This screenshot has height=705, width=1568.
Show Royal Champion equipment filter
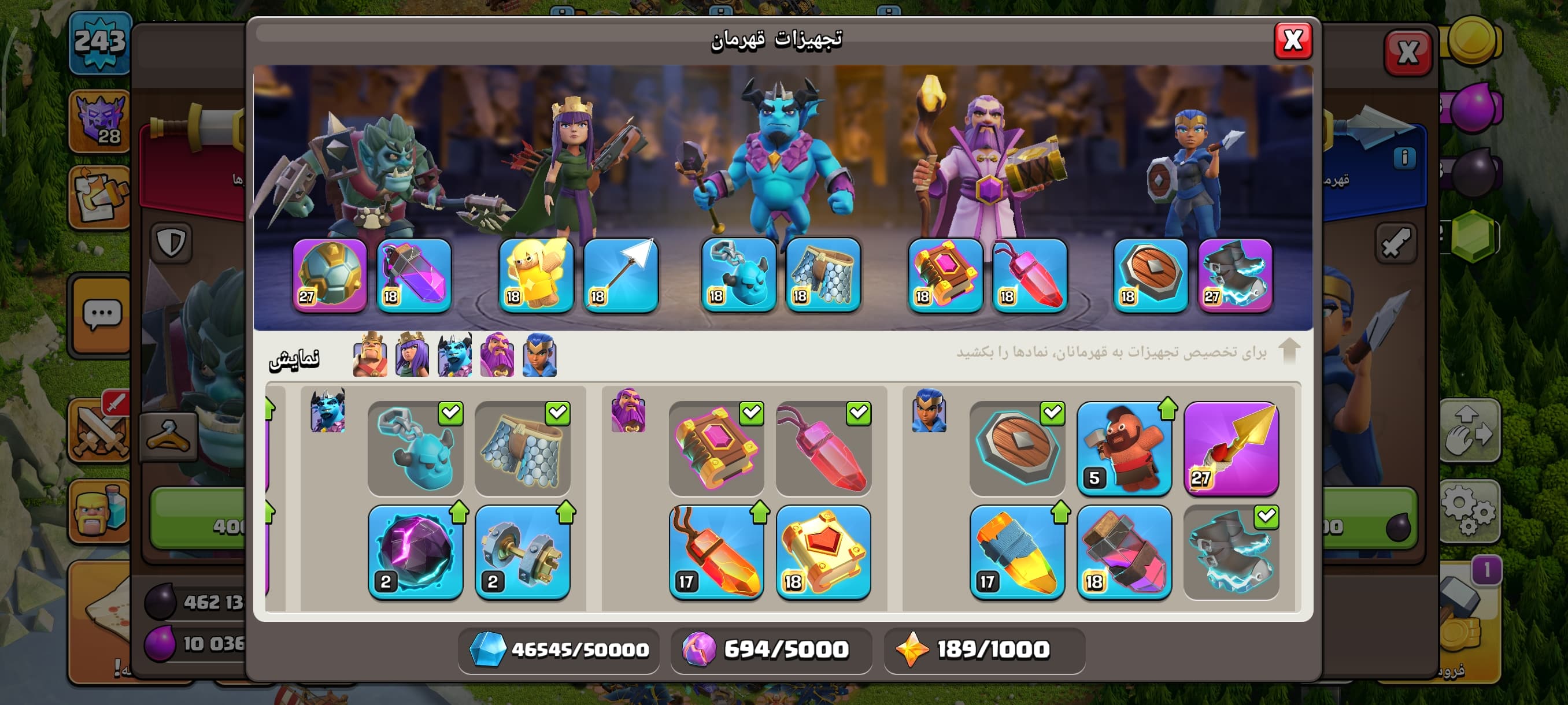click(x=539, y=355)
